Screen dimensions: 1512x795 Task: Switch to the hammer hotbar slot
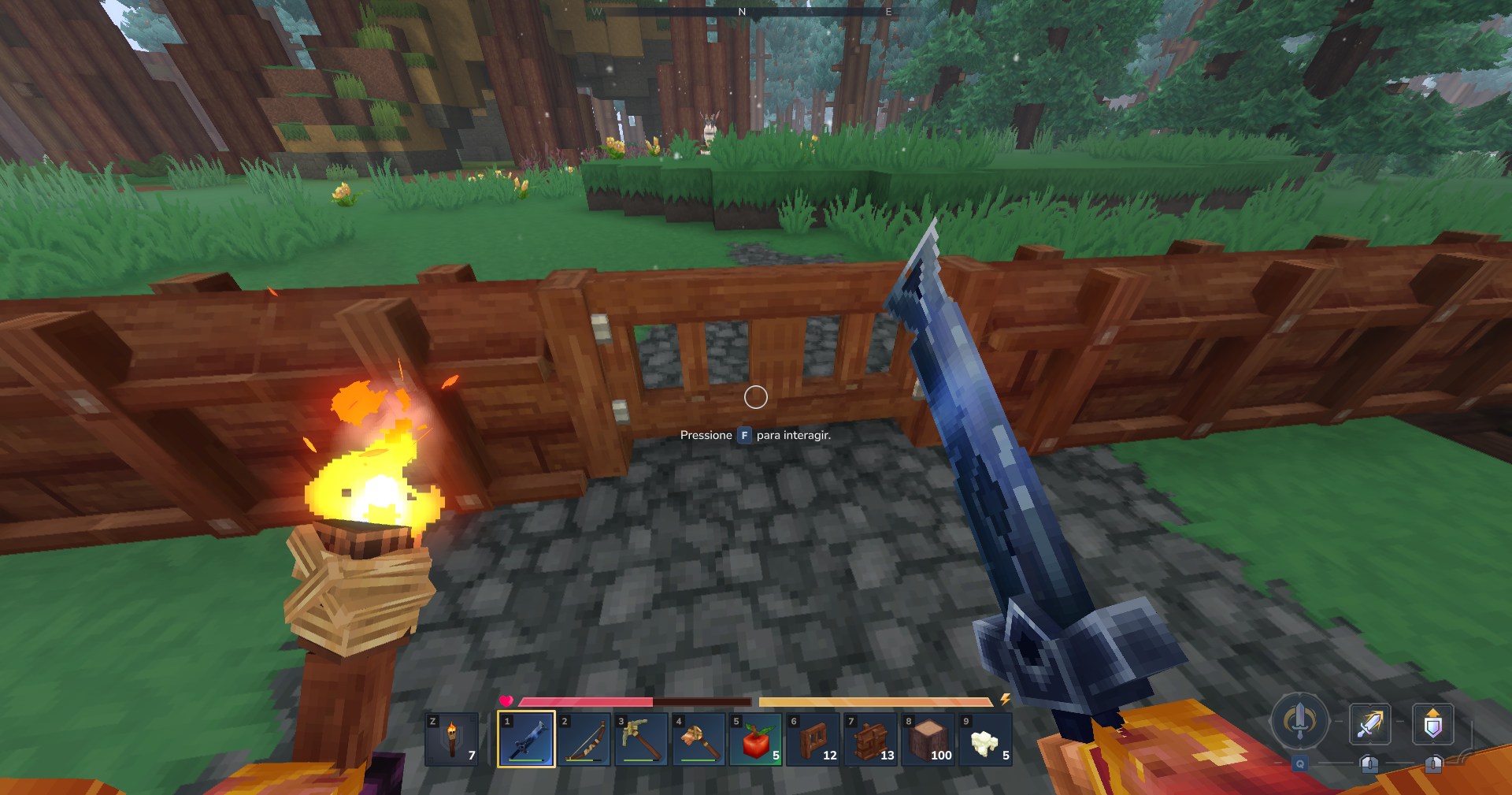tap(699, 739)
